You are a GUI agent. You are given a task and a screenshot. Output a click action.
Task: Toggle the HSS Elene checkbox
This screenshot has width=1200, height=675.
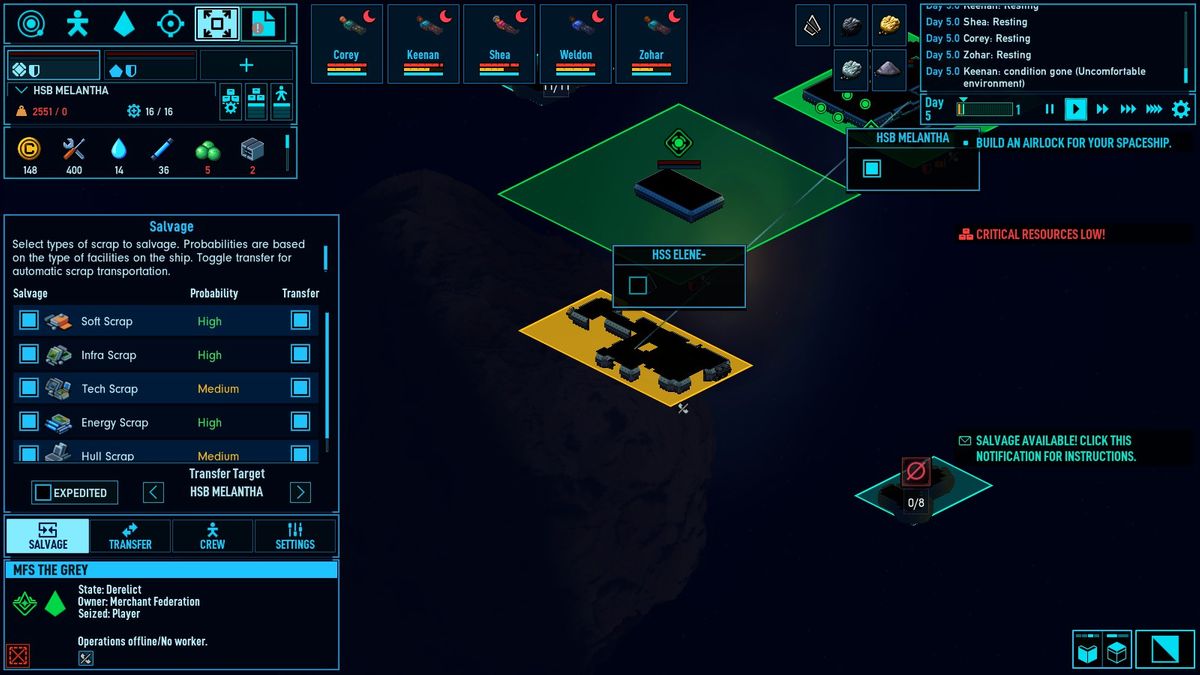[x=638, y=286]
